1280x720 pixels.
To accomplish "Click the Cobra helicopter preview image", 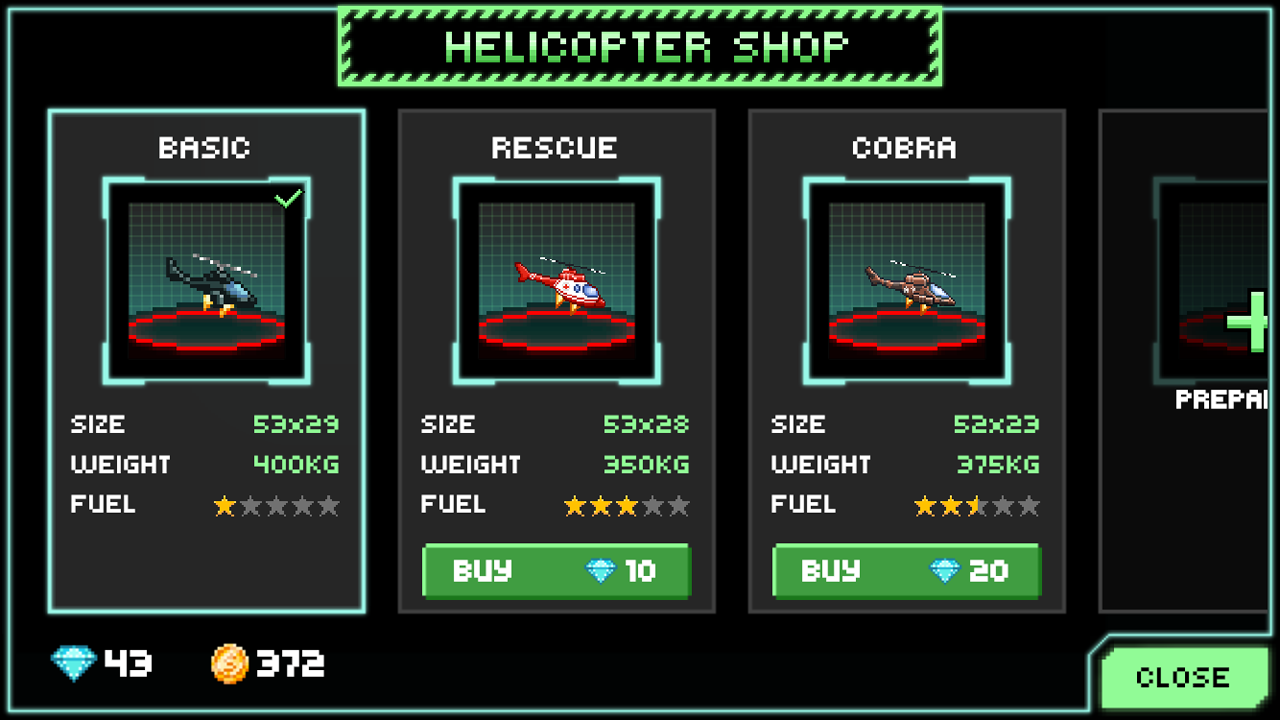I will click(905, 280).
